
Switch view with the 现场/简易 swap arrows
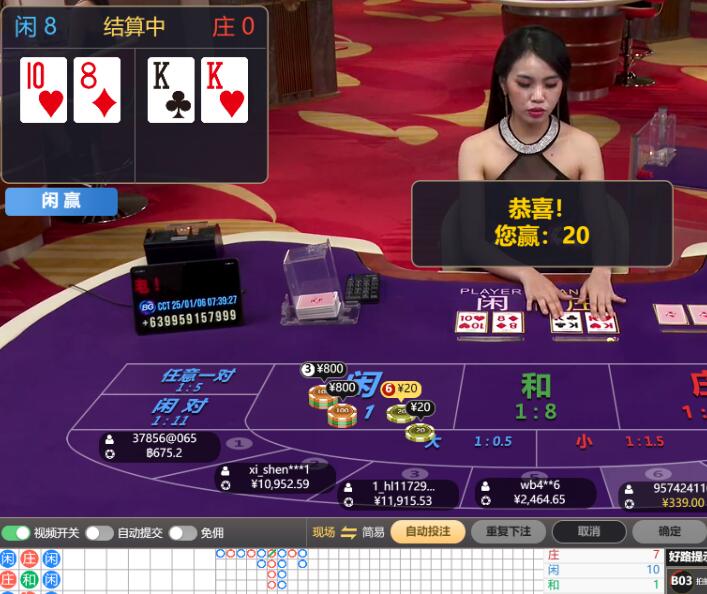348,532
